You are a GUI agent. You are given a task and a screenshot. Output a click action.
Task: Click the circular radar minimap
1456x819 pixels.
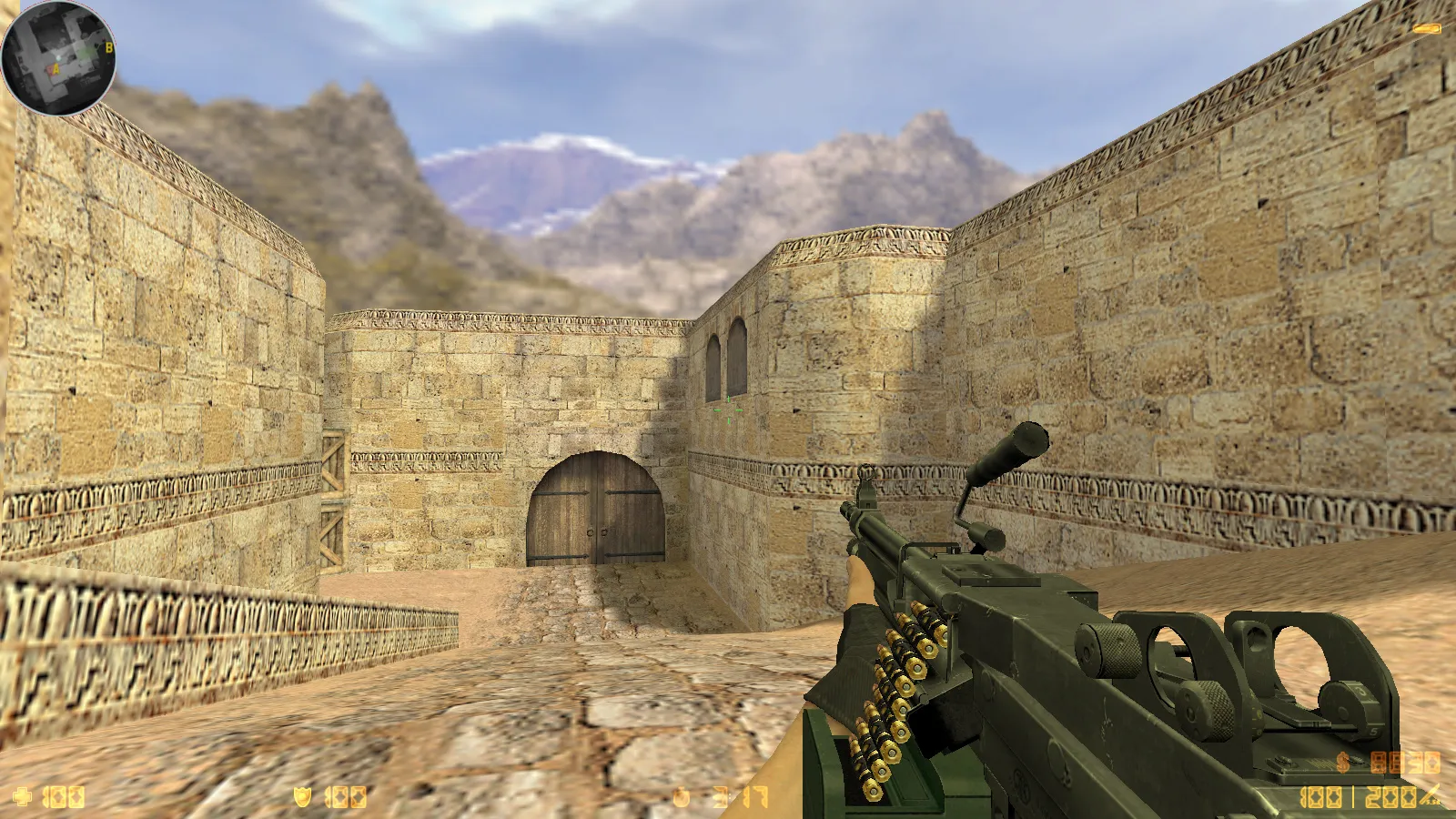(x=58, y=58)
